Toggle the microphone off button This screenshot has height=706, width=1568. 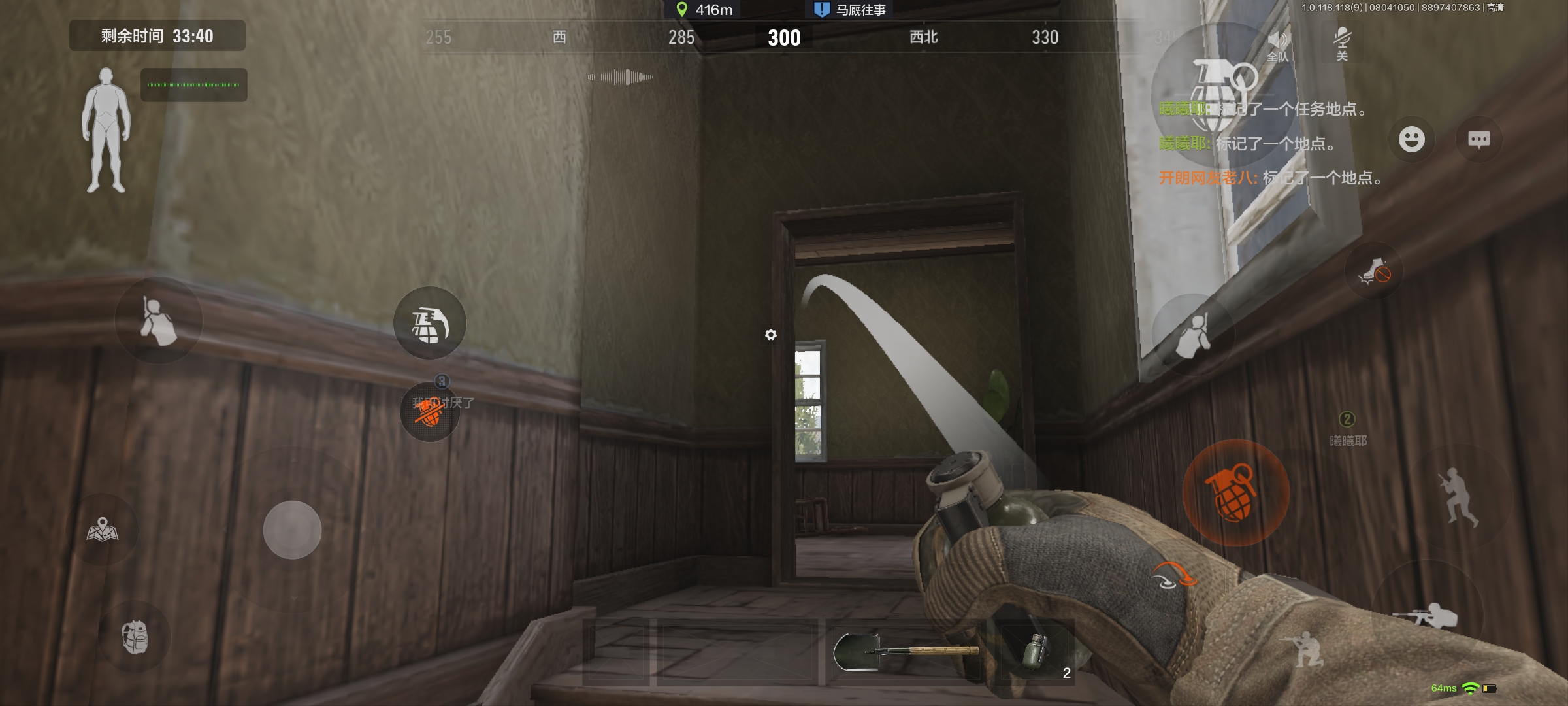pos(1342,43)
